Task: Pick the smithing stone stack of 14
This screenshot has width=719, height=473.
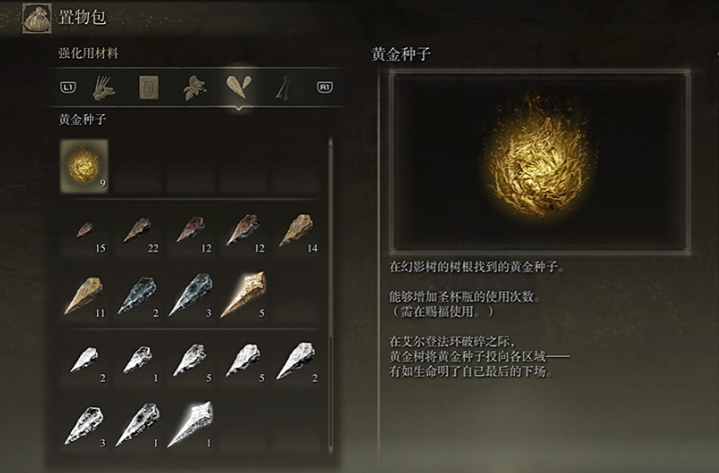Action: 296,232
